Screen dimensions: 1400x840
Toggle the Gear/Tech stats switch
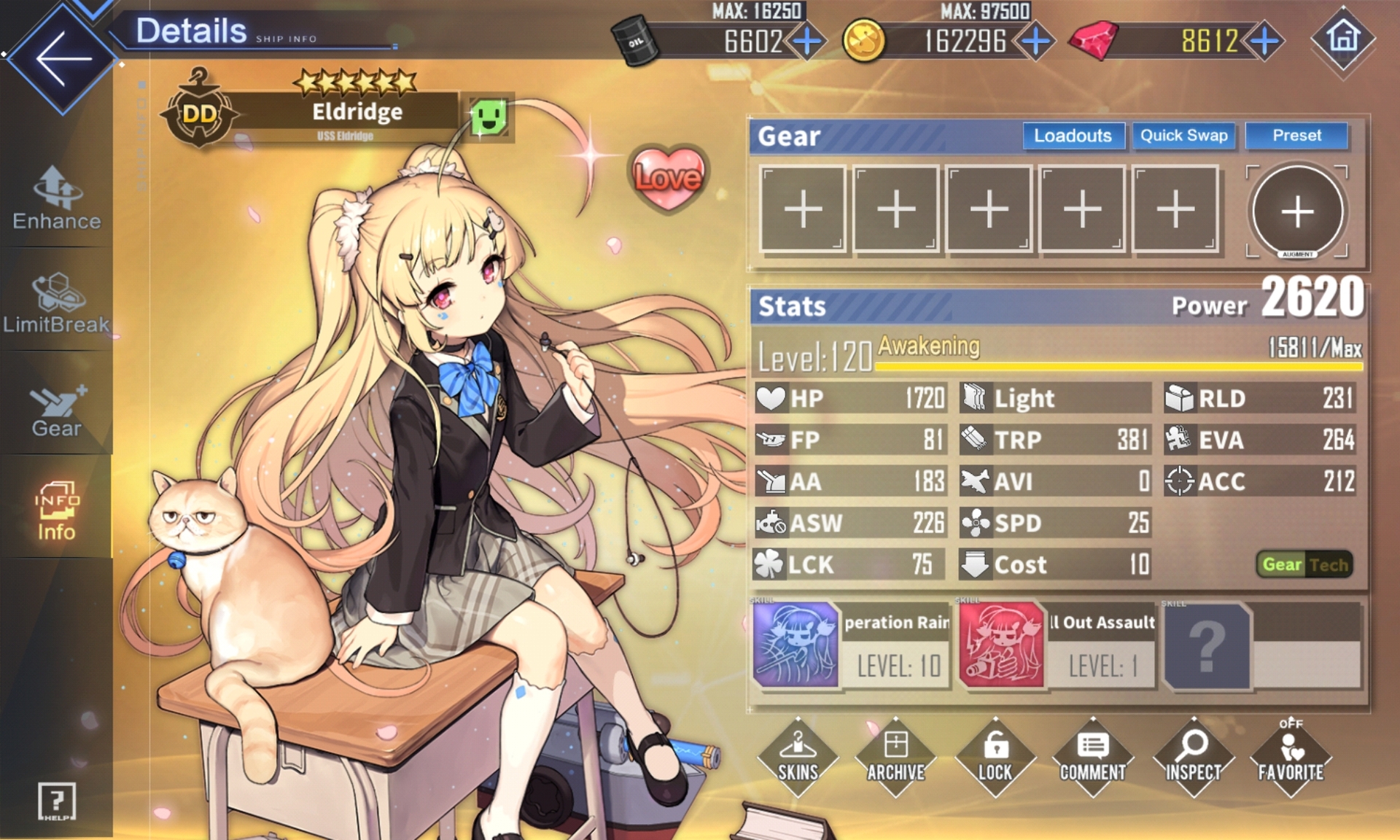[1305, 564]
